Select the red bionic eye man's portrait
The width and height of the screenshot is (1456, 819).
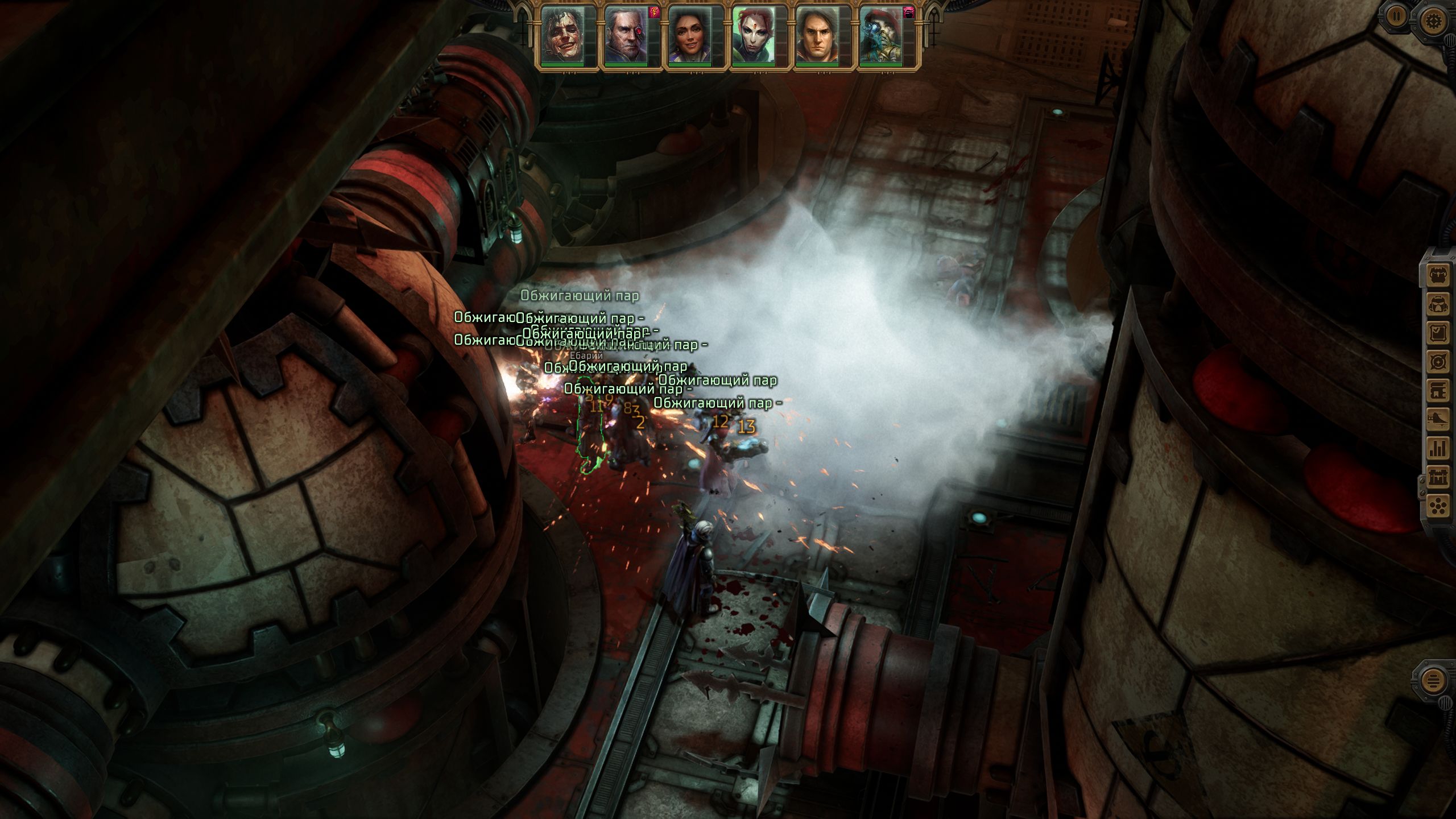pyautogui.click(x=626, y=35)
